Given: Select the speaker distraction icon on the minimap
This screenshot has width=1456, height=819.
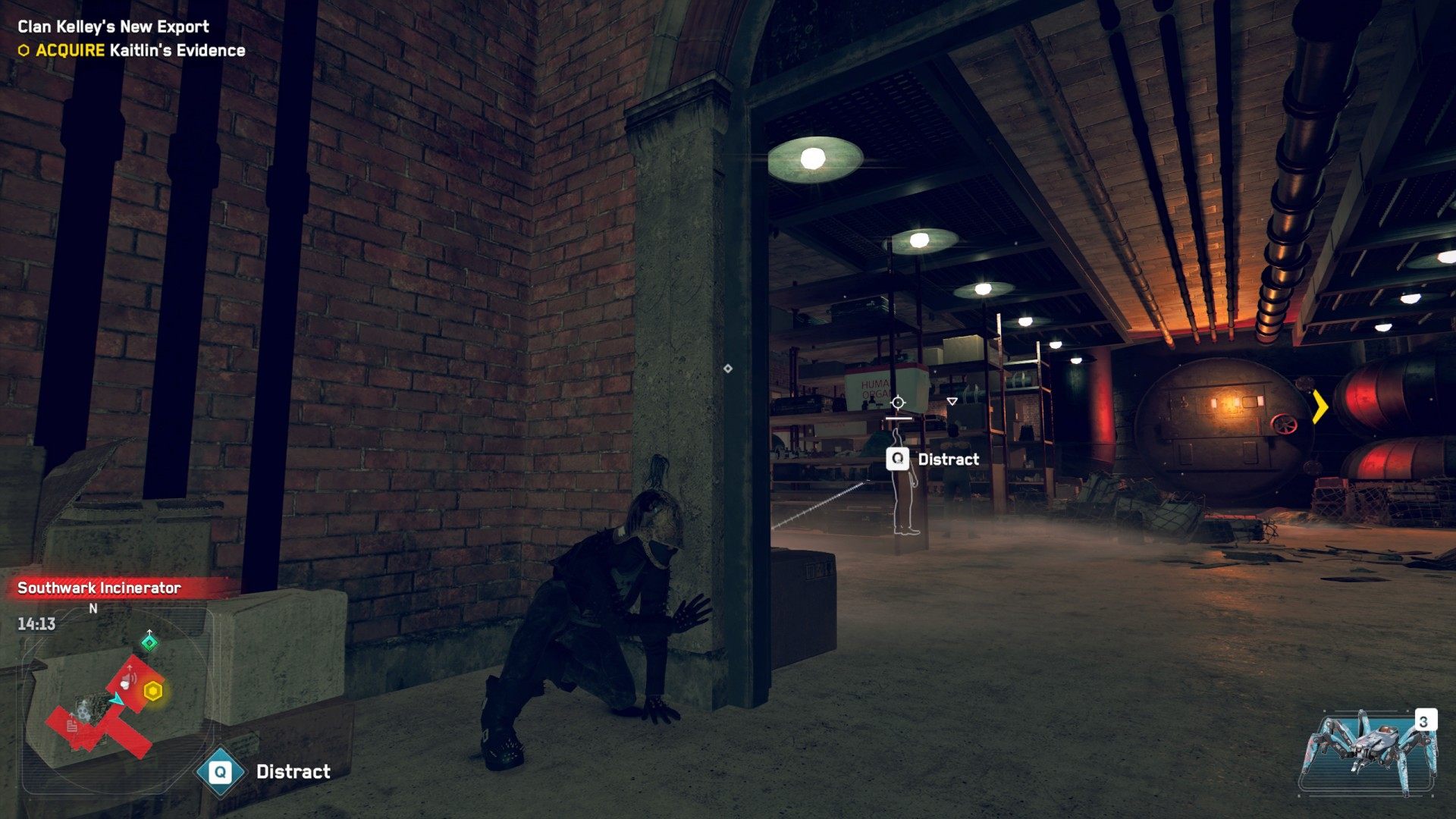Looking at the screenshot, I should [128, 679].
